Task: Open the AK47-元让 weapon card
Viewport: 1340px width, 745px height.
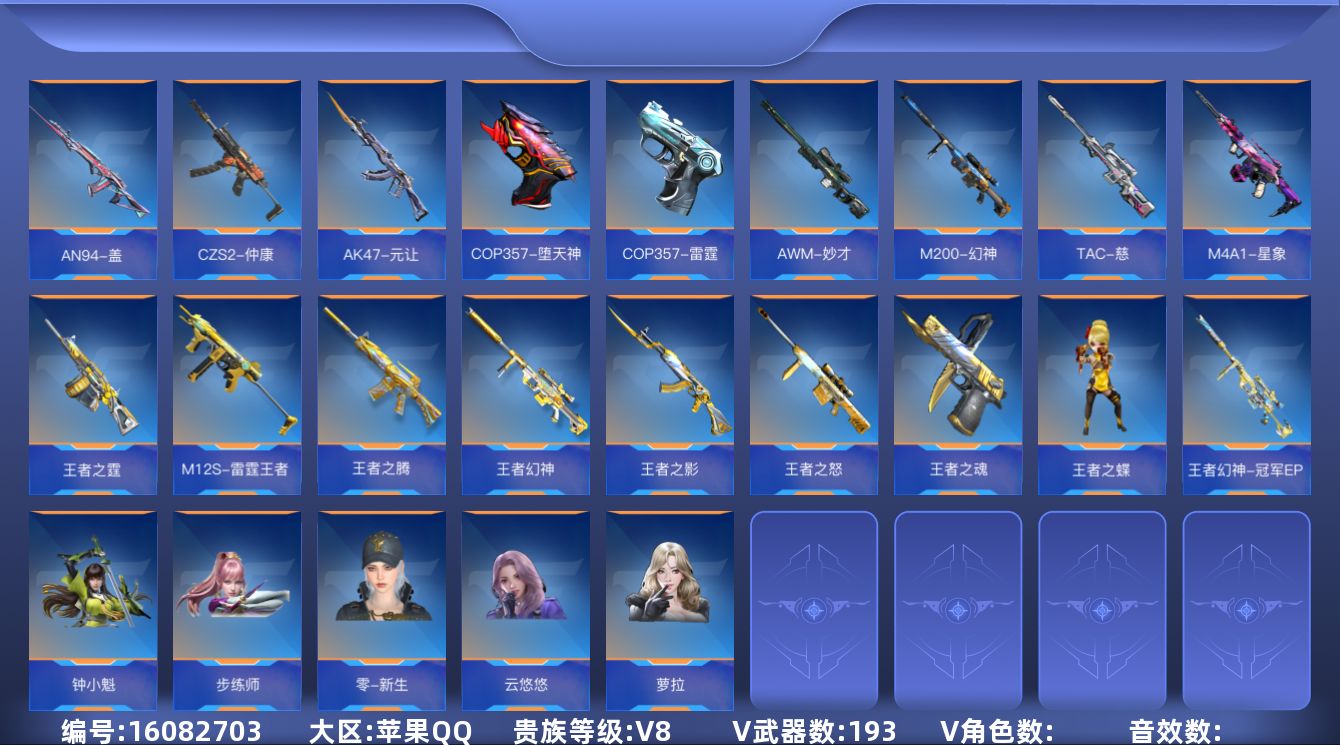Action: tap(381, 180)
